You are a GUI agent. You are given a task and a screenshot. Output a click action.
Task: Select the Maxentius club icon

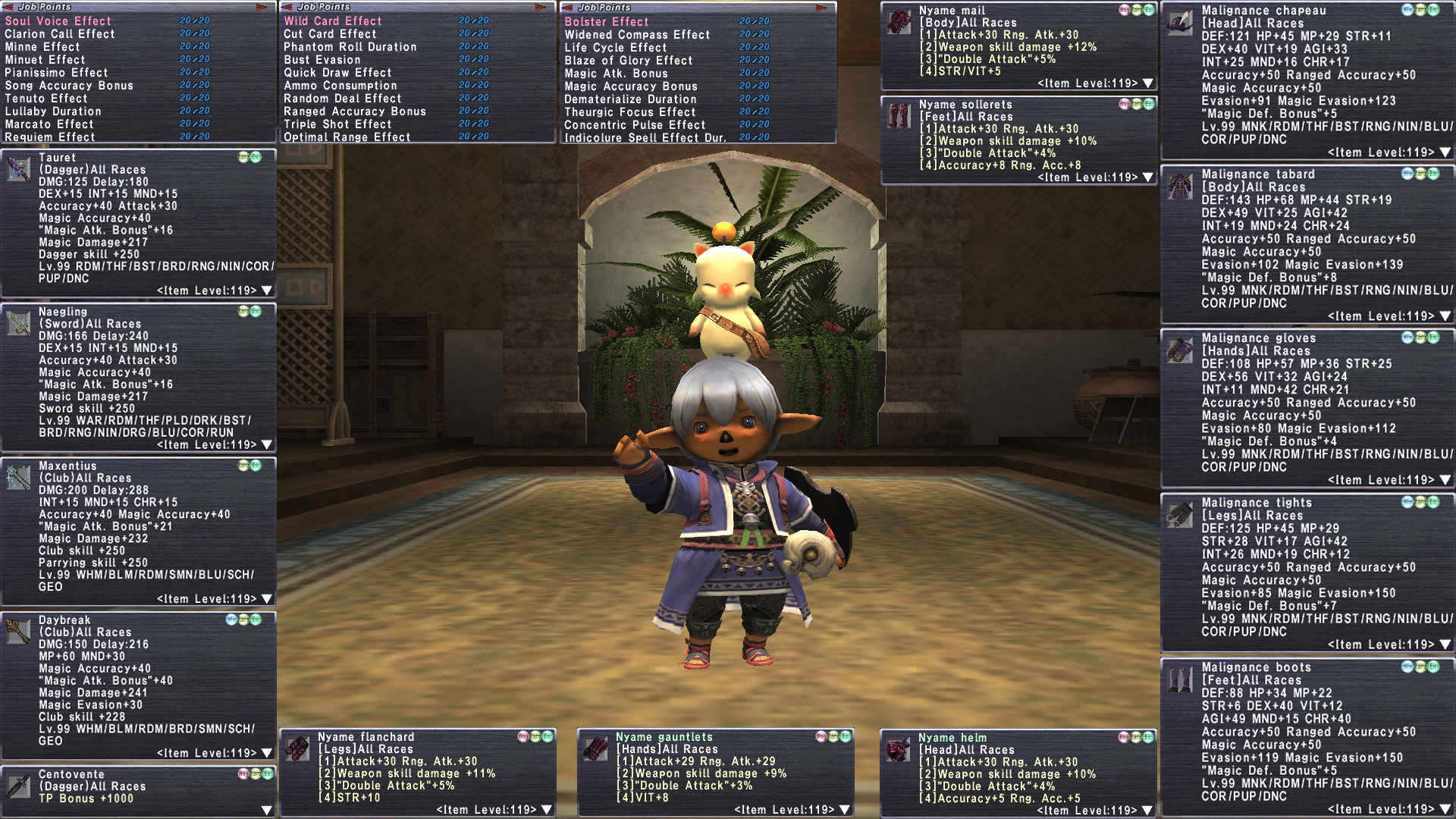[x=18, y=478]
